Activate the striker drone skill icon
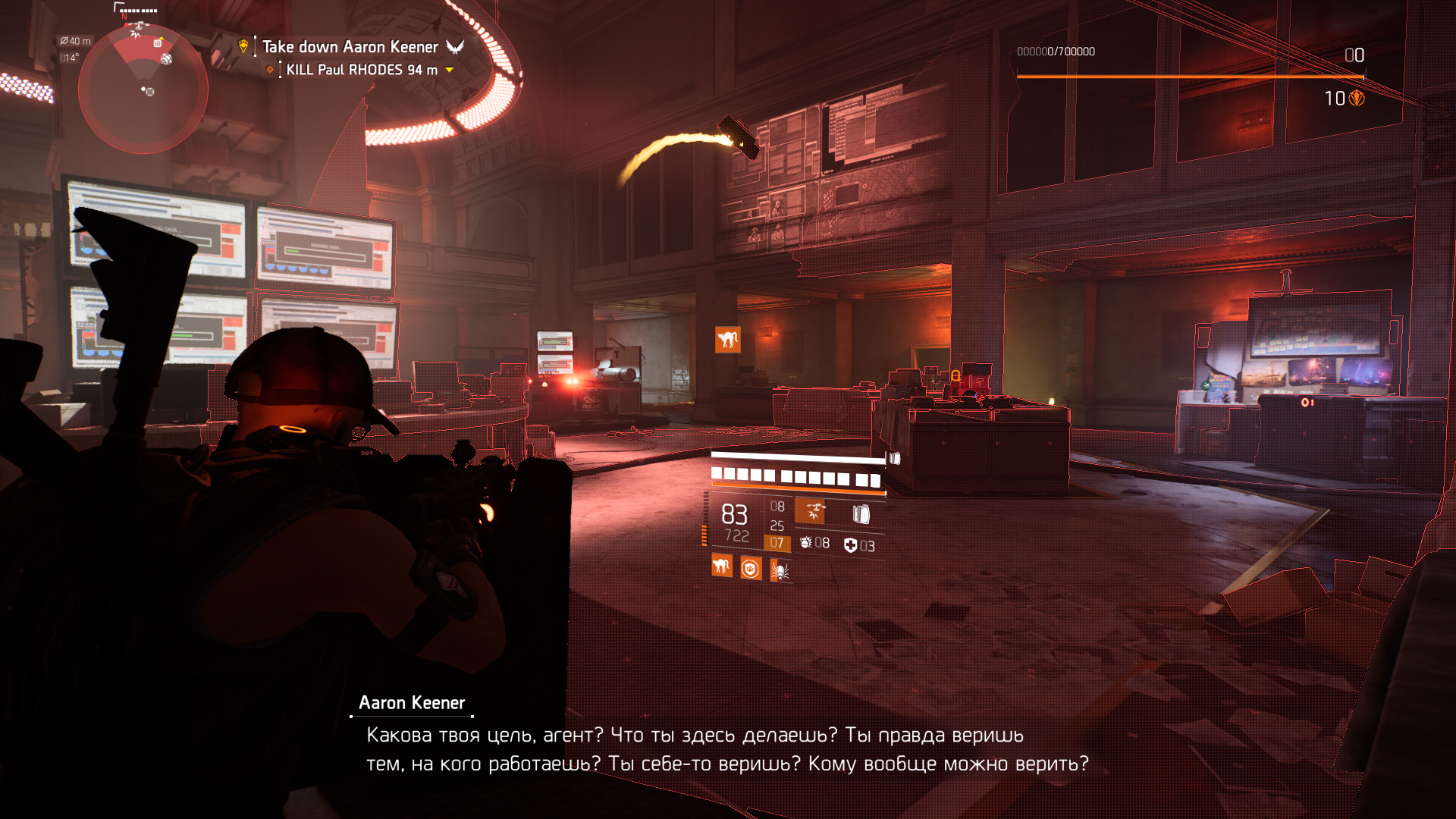Image resolution: width=1456 pixels, height=819 pixels. point(811,512)
